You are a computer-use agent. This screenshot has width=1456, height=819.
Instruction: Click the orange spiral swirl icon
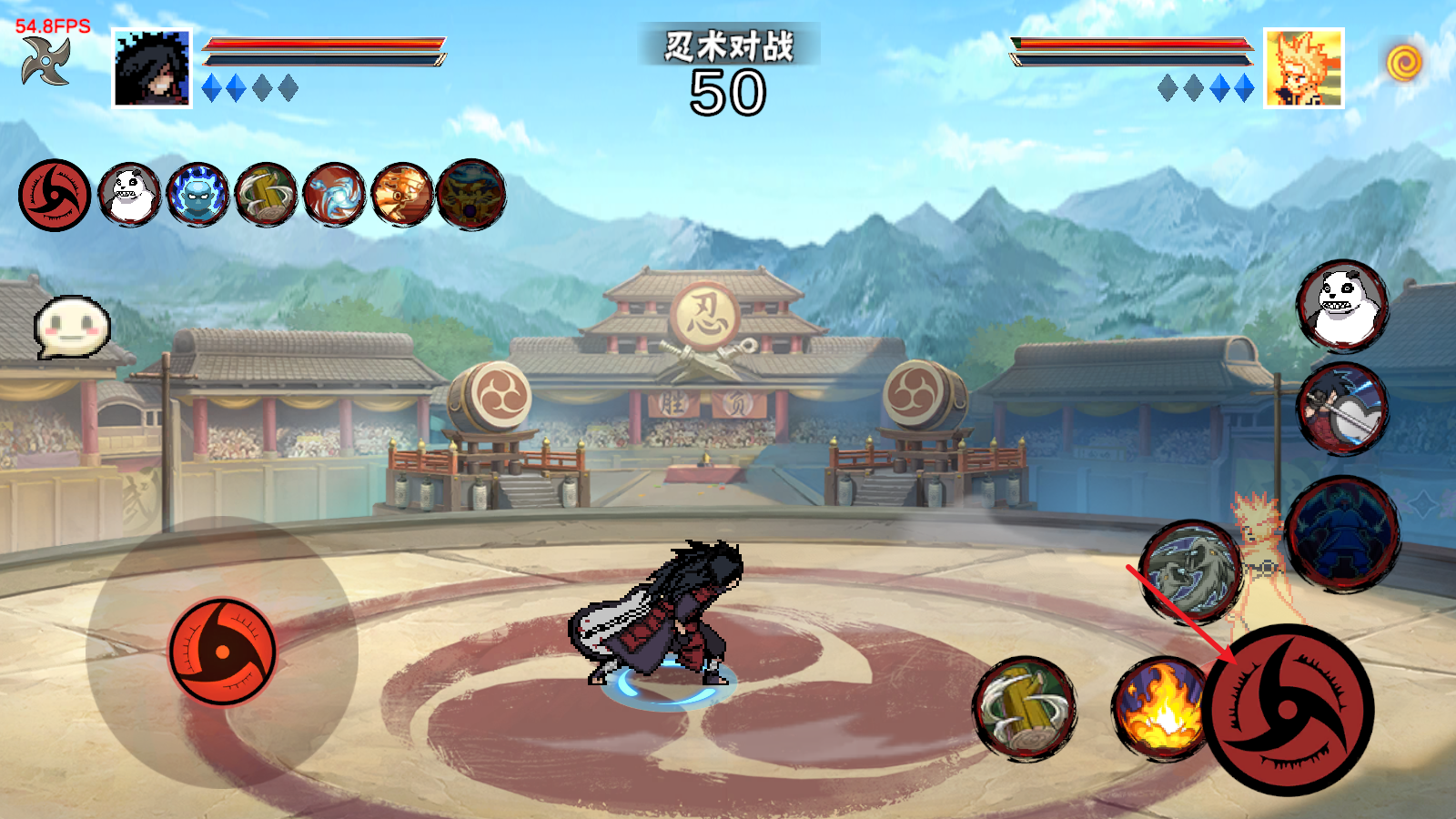1404,63
